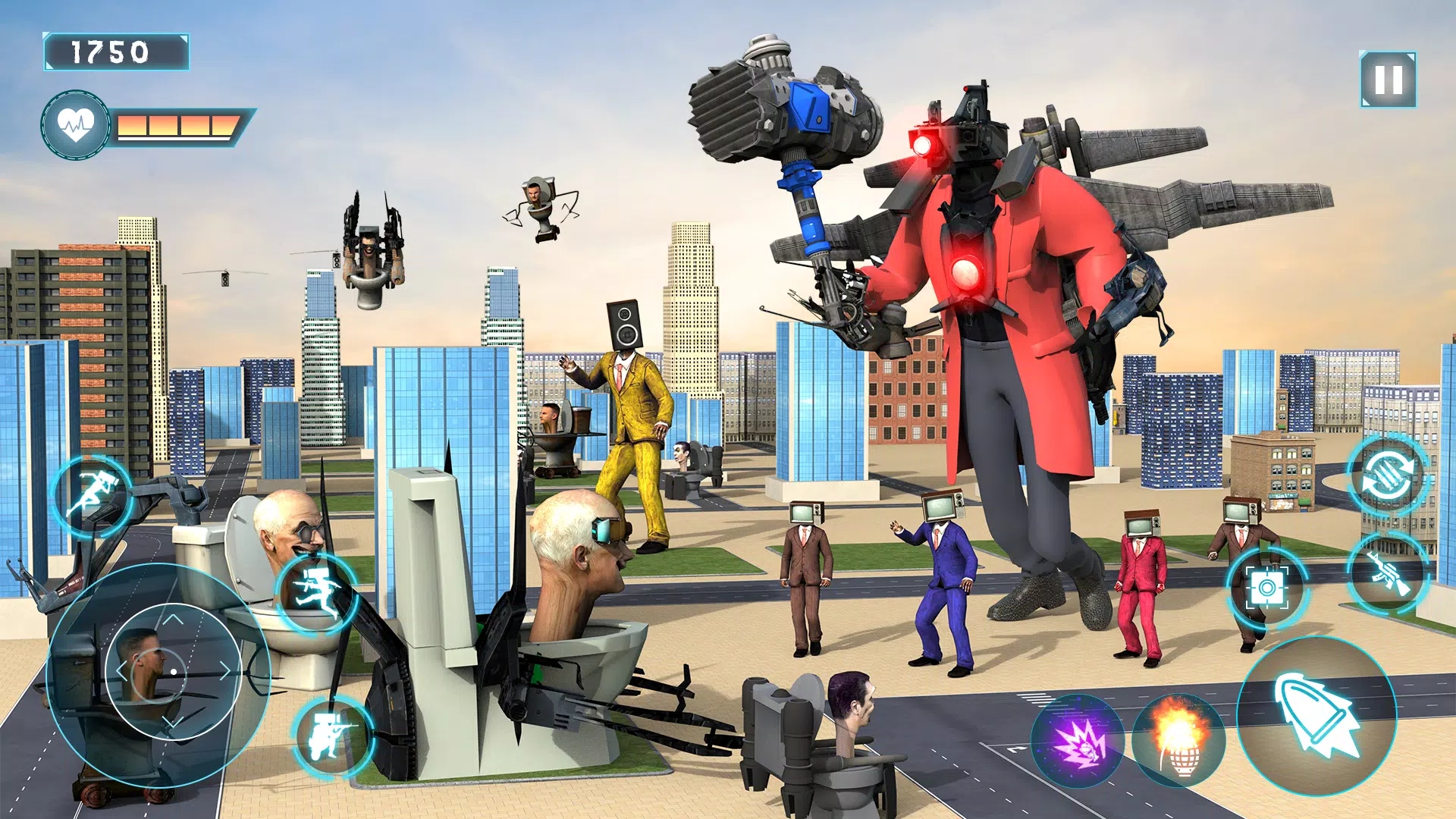Tap the heartbeat health icon
1456x819 pixels.
coord(76,121)
